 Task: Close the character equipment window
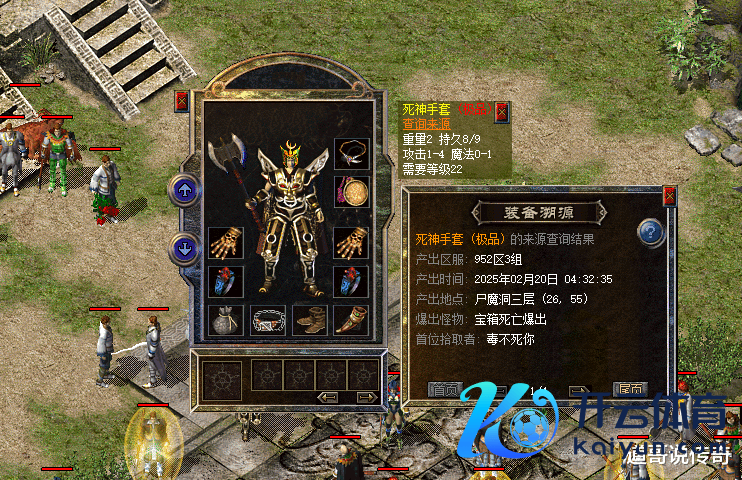coord(181,101)
